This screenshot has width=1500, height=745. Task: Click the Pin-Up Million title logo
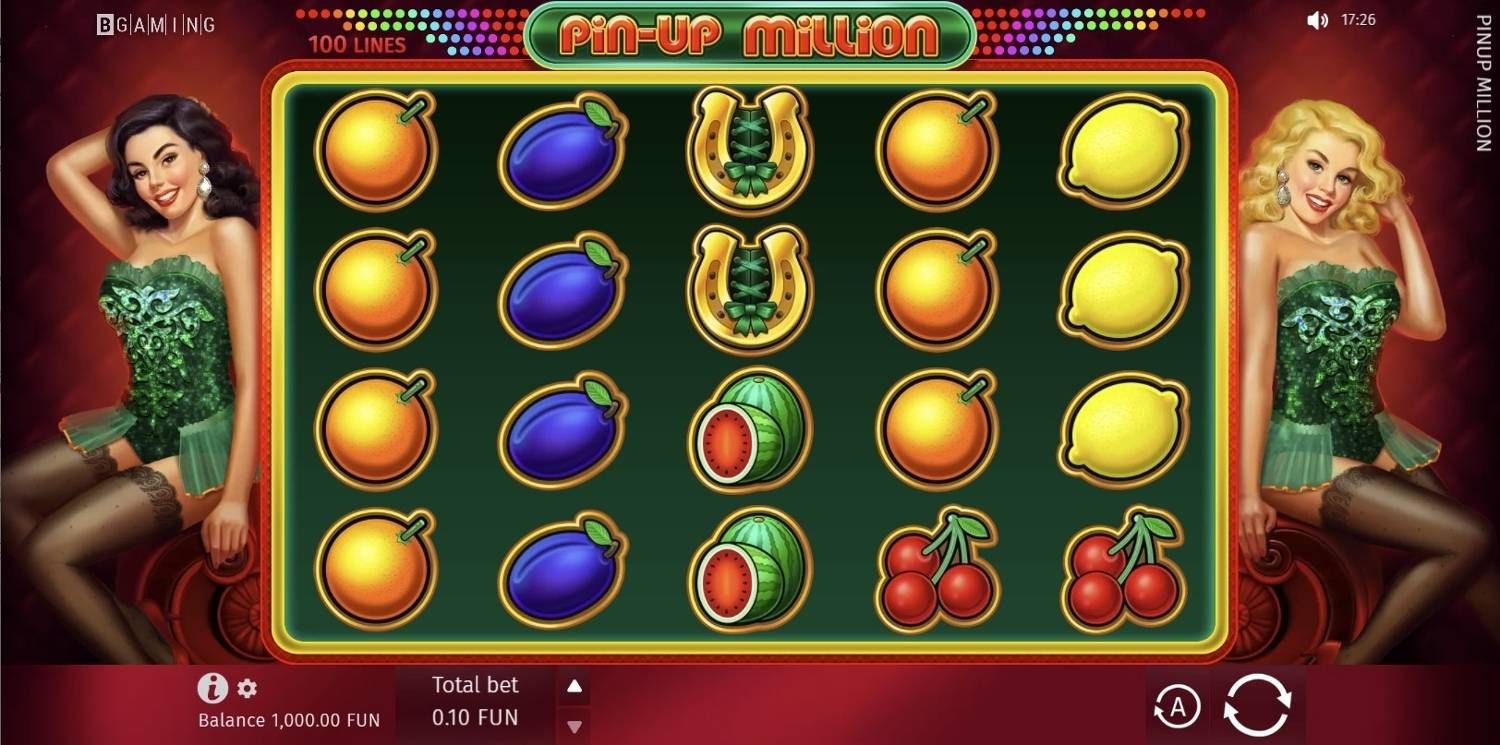tap(750, 31)
